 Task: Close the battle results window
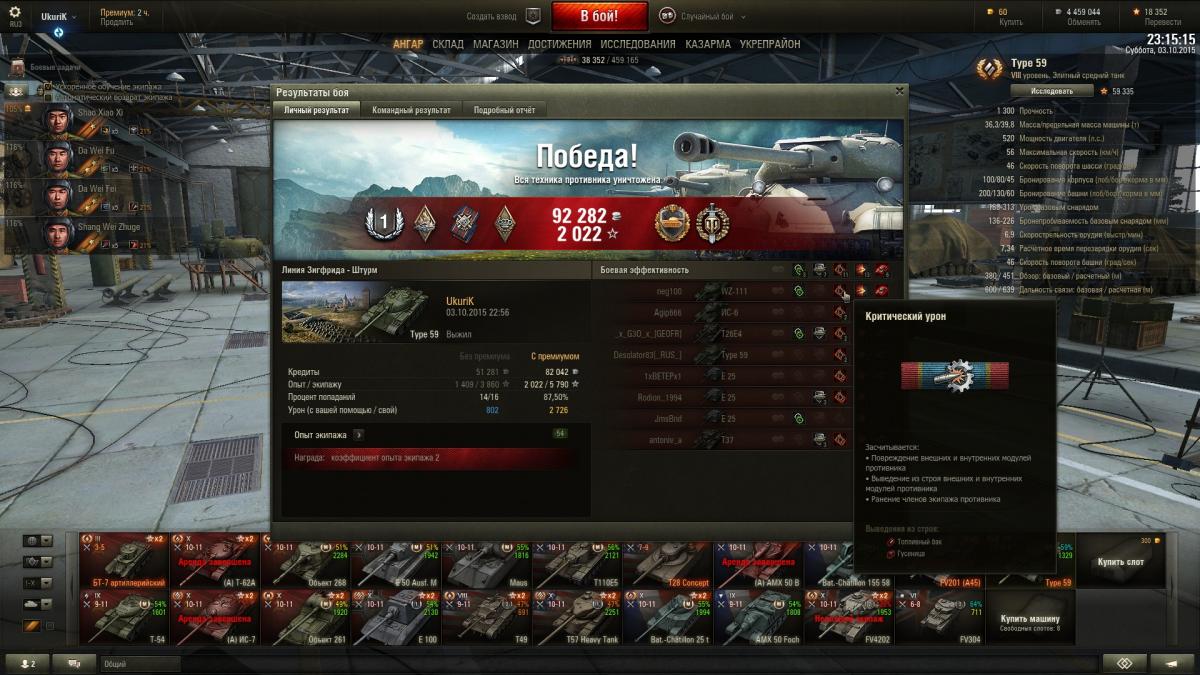point(898,91)
